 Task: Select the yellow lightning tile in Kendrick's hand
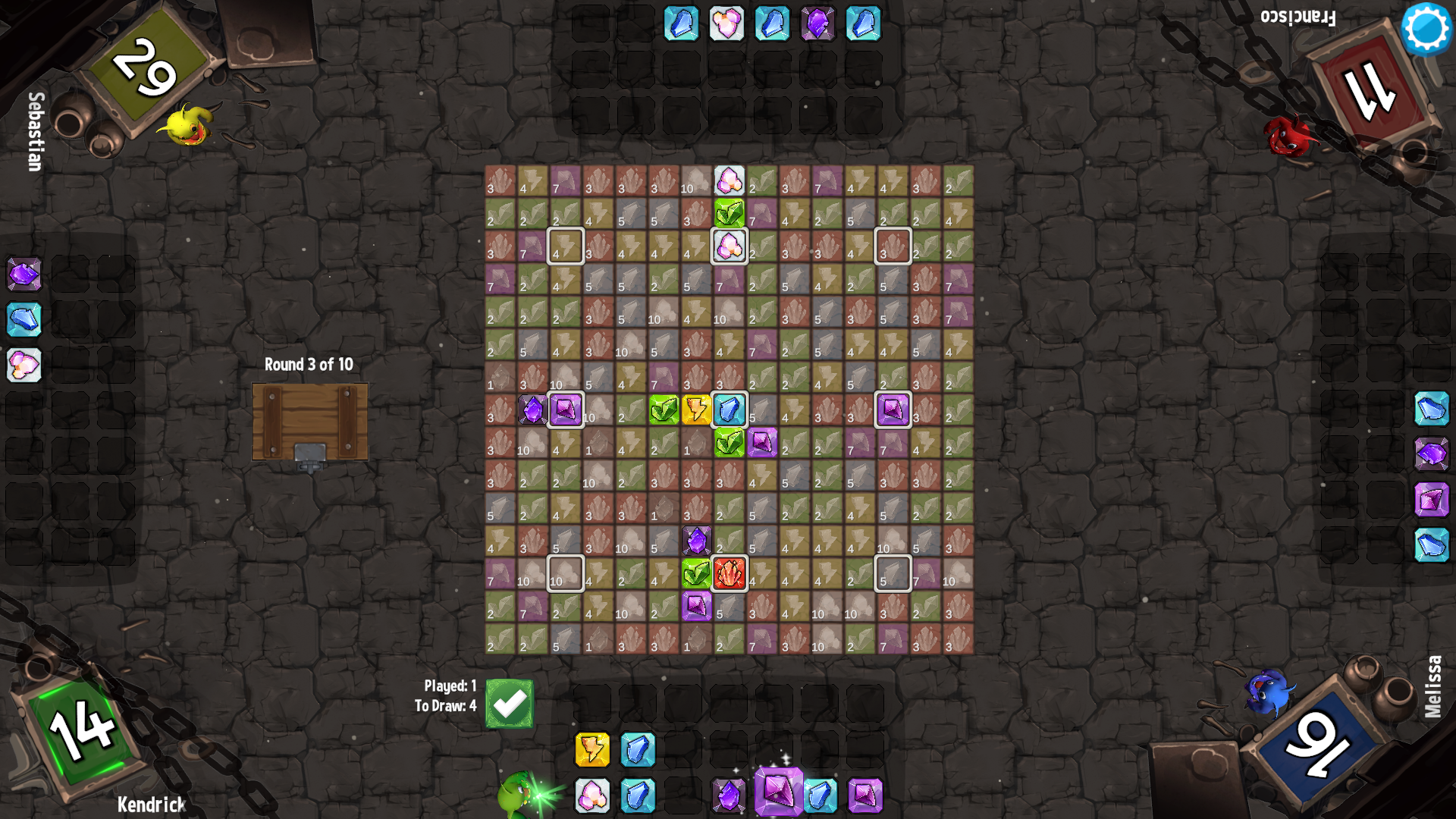tap(592, 750)
